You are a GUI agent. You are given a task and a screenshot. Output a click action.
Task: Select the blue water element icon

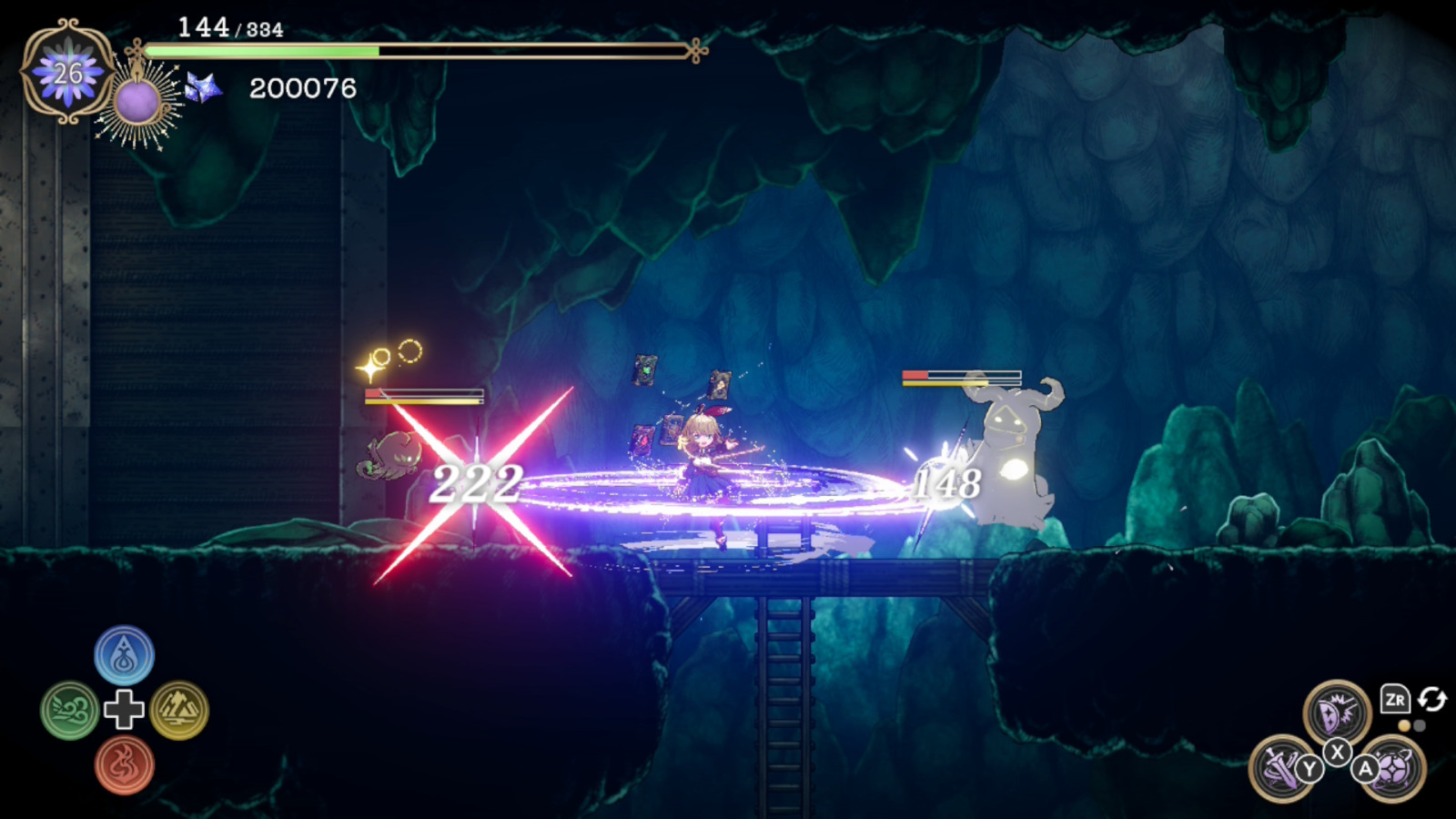pyautogui.click(x=124, y=655)
